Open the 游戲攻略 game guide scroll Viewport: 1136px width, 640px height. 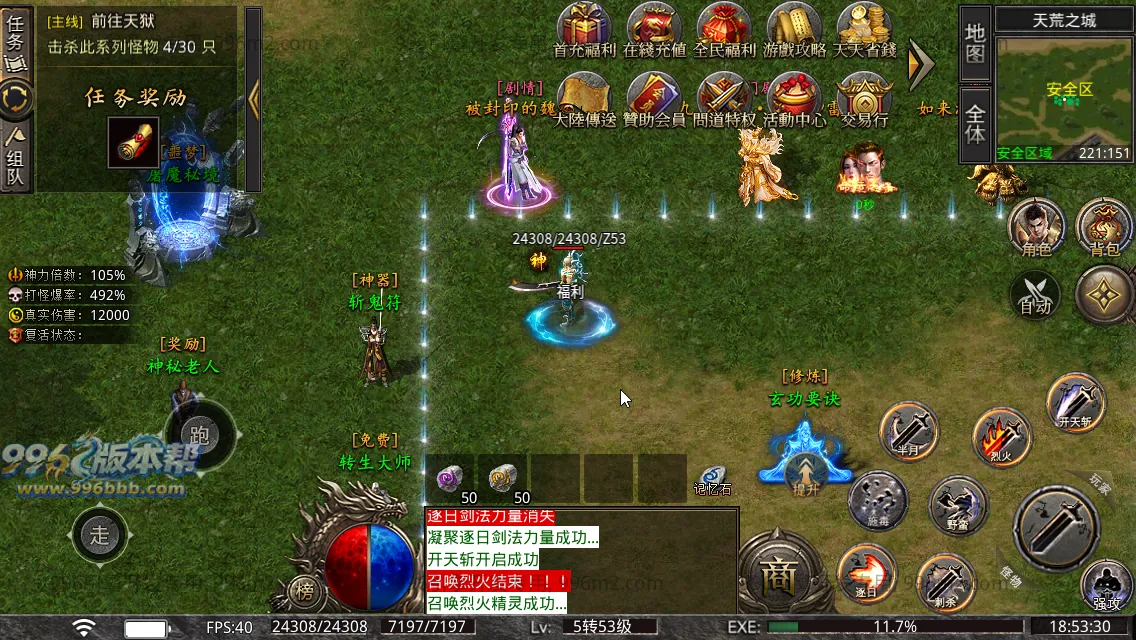(794, 30)
